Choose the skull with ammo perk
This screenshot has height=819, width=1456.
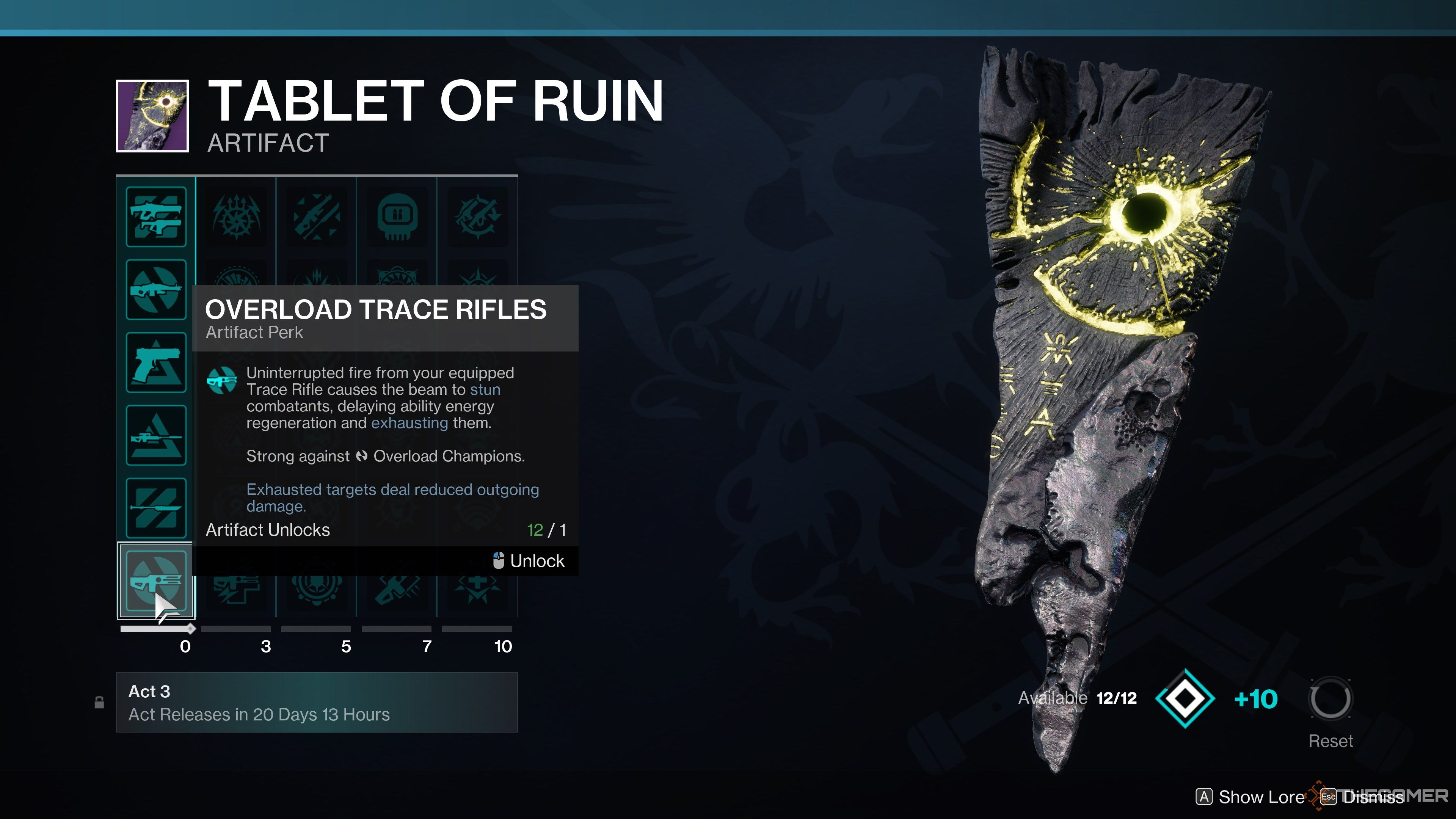(397, 217)
